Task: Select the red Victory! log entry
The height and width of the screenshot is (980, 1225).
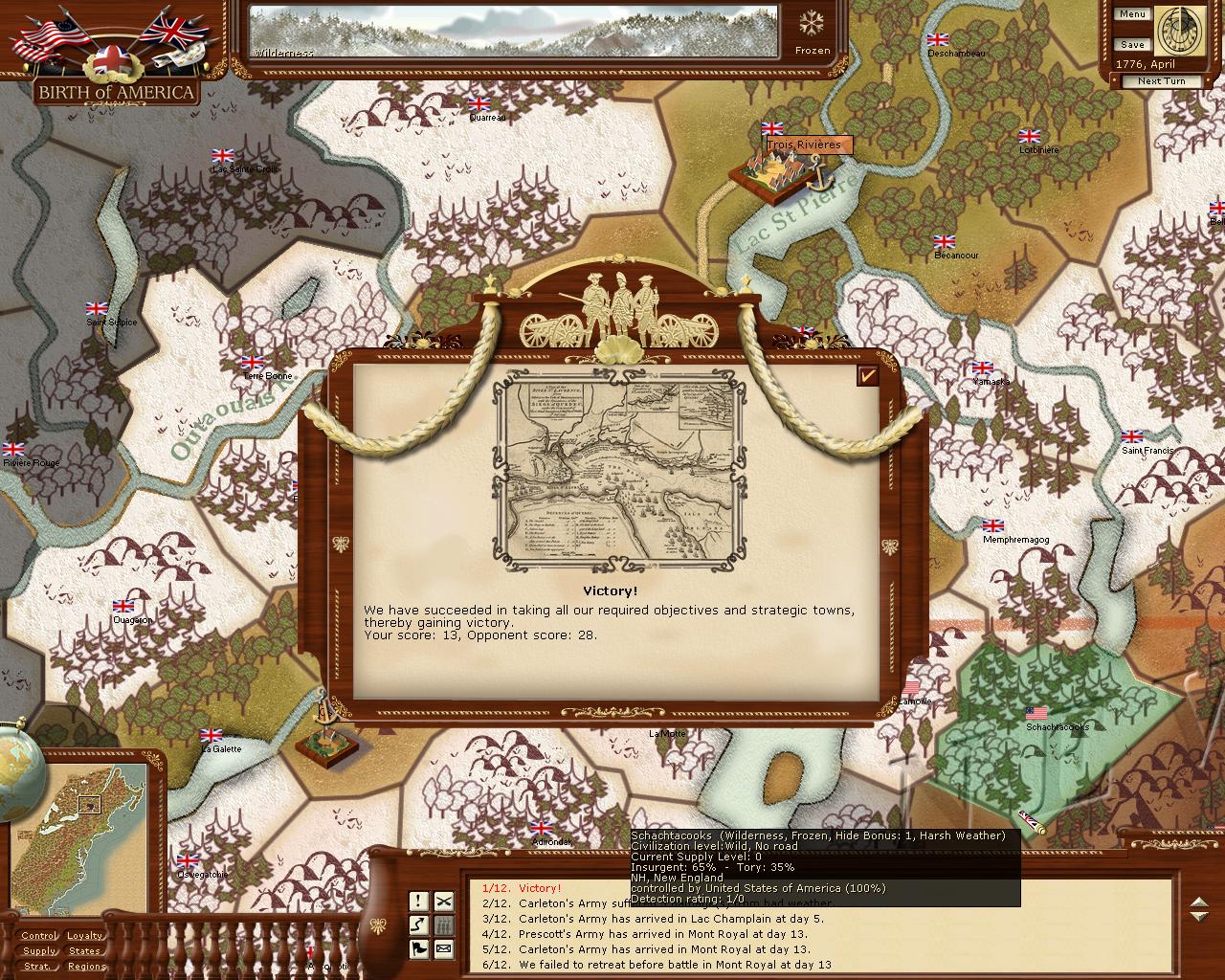Action: [540, 889]
